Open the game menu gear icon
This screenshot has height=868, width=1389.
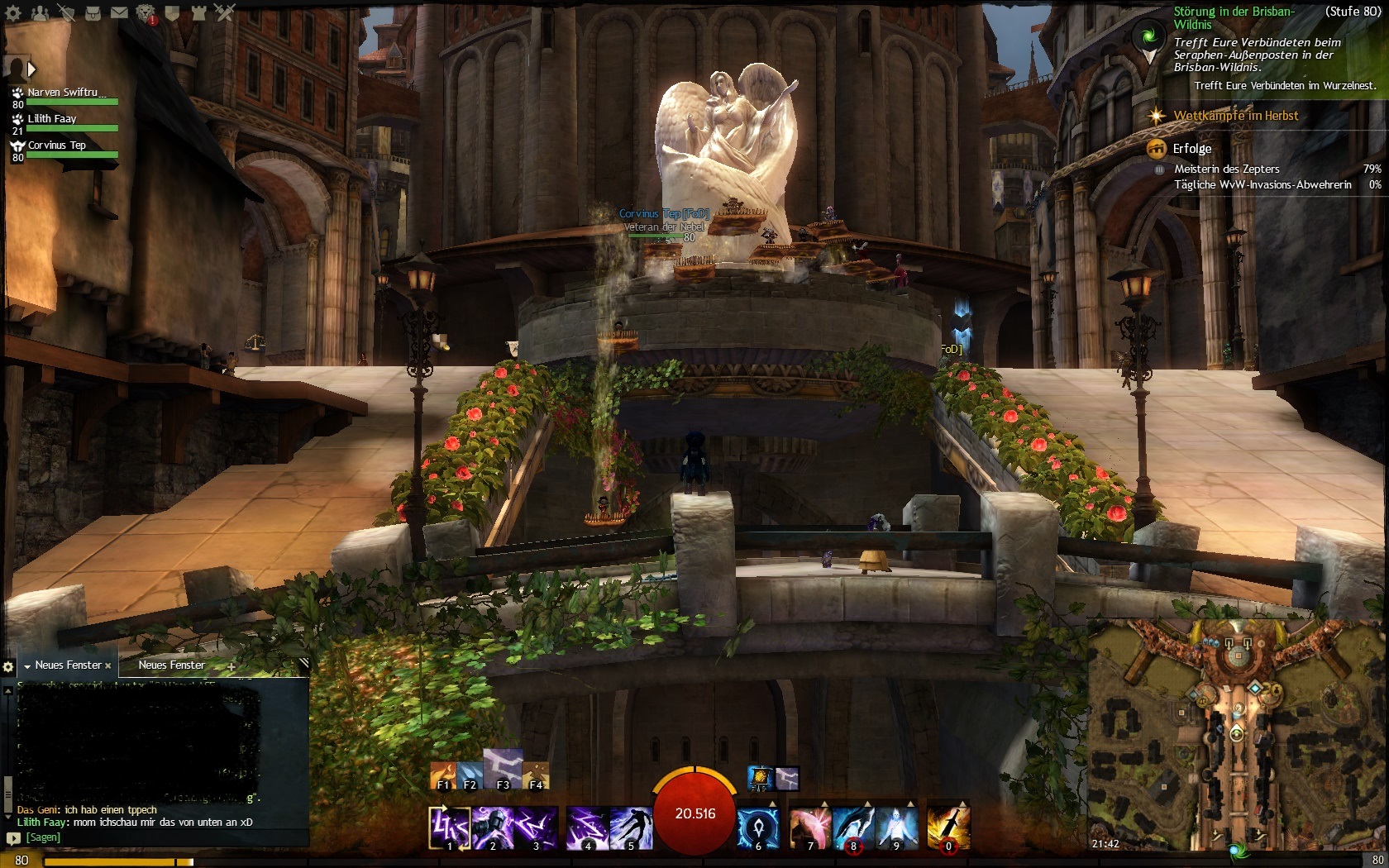tap(14, 12)
